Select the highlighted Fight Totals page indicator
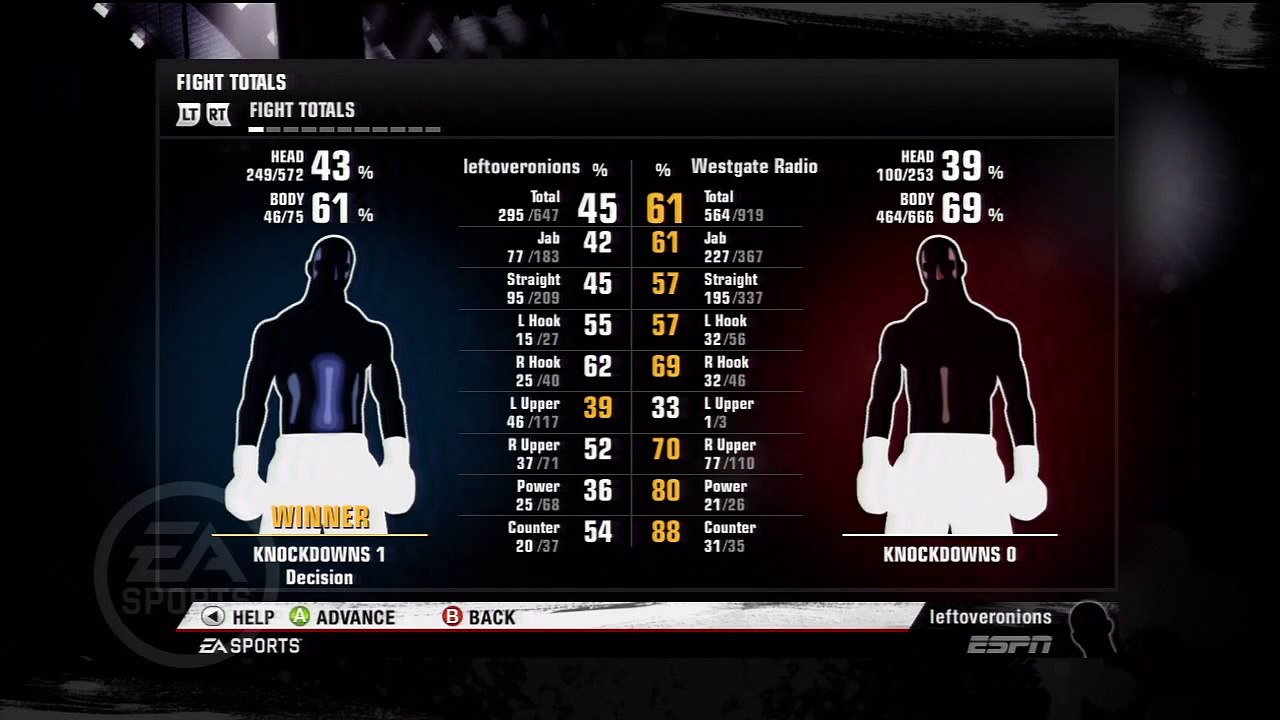Image resolution: width=1280 pixels, height=720 pixels. (x=256, y=129)
